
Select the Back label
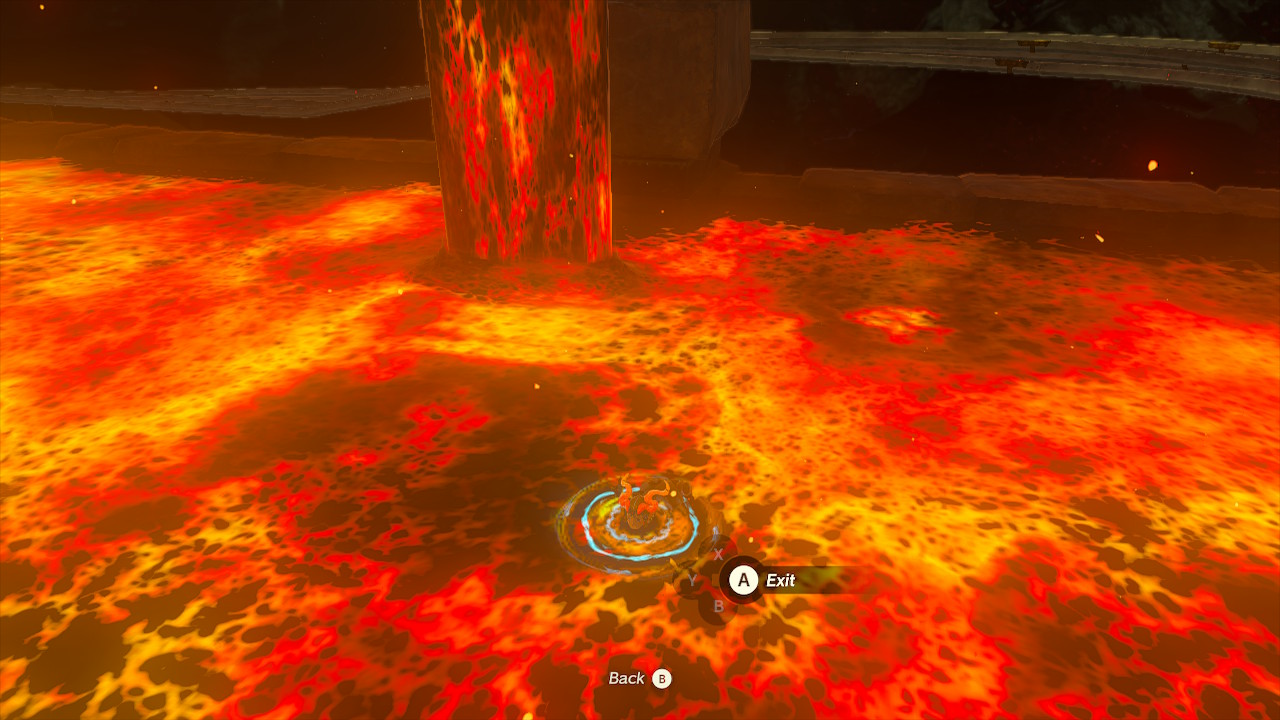click(x=627, y=678)
